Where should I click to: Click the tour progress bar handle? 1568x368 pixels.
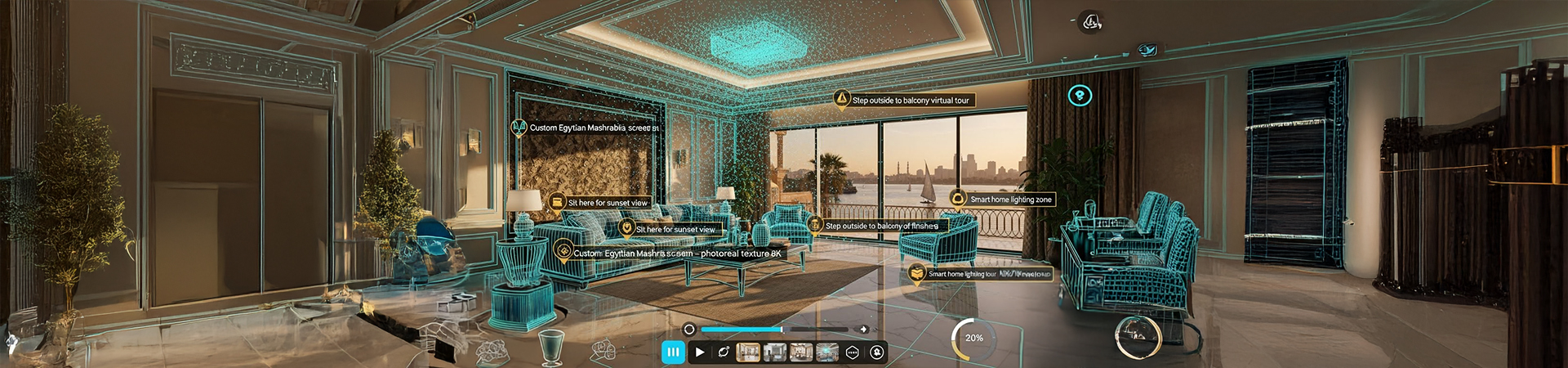pyautogui.click(x=782, y=330)
